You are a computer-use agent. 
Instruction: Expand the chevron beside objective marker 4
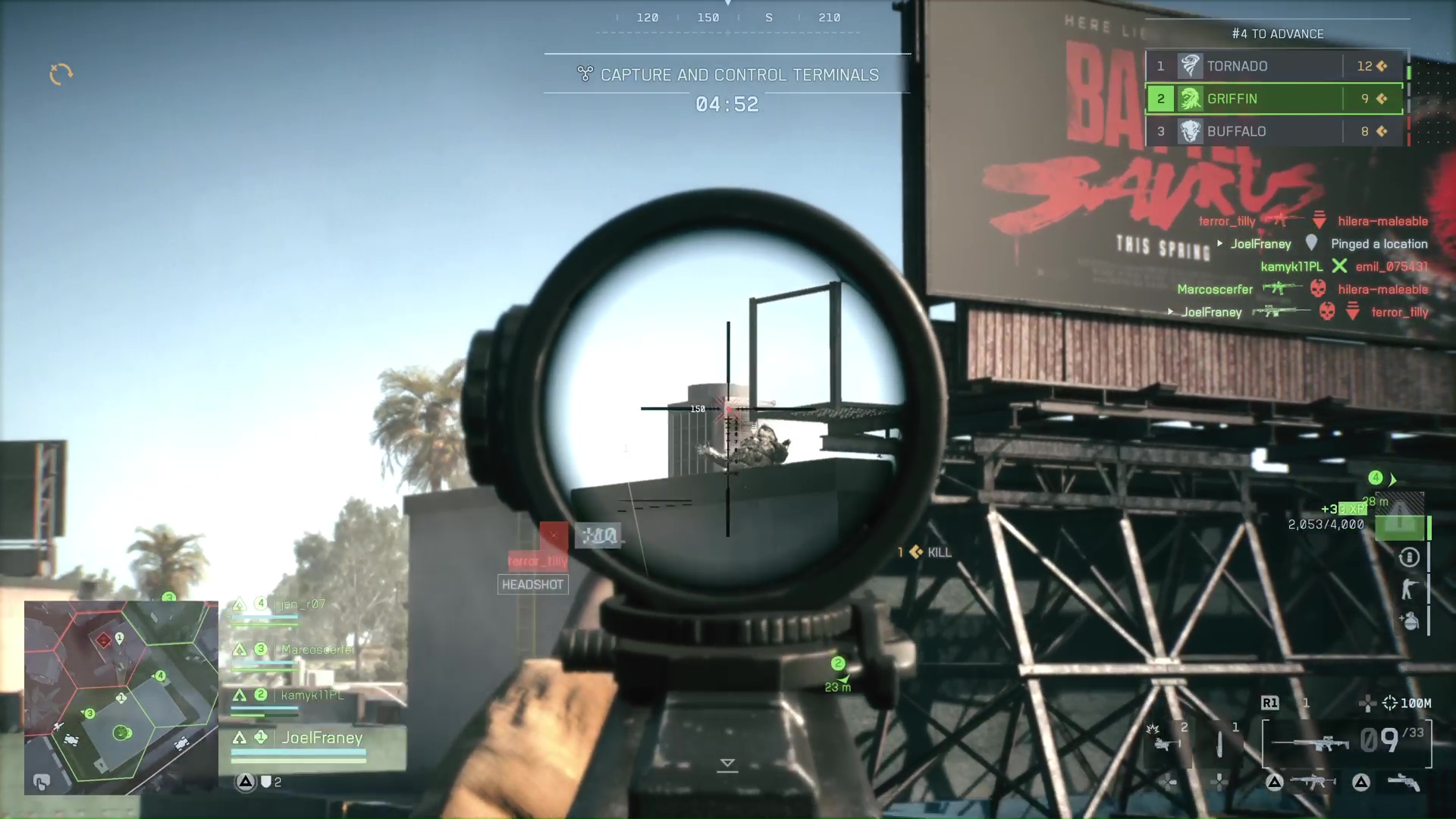1394,479
